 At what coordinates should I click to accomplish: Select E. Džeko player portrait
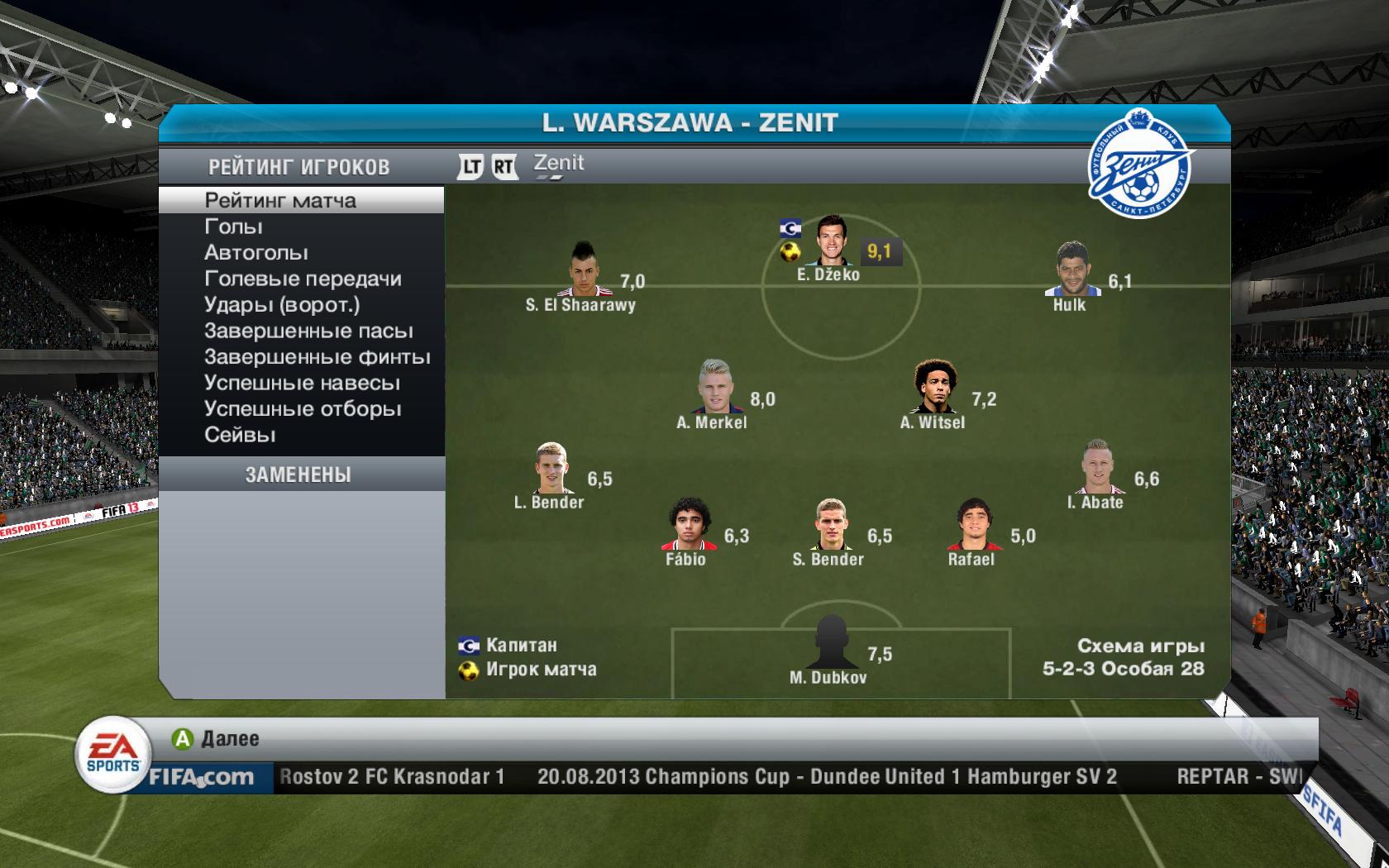coord(828,240)
